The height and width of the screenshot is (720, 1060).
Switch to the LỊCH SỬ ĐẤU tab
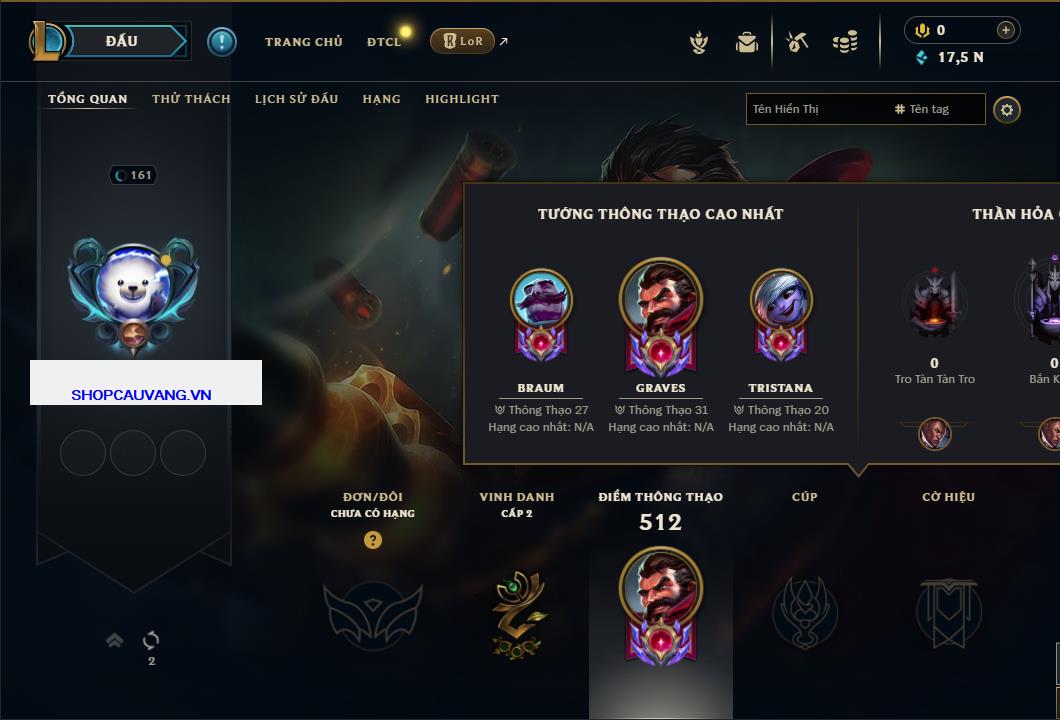pos(296,99)
